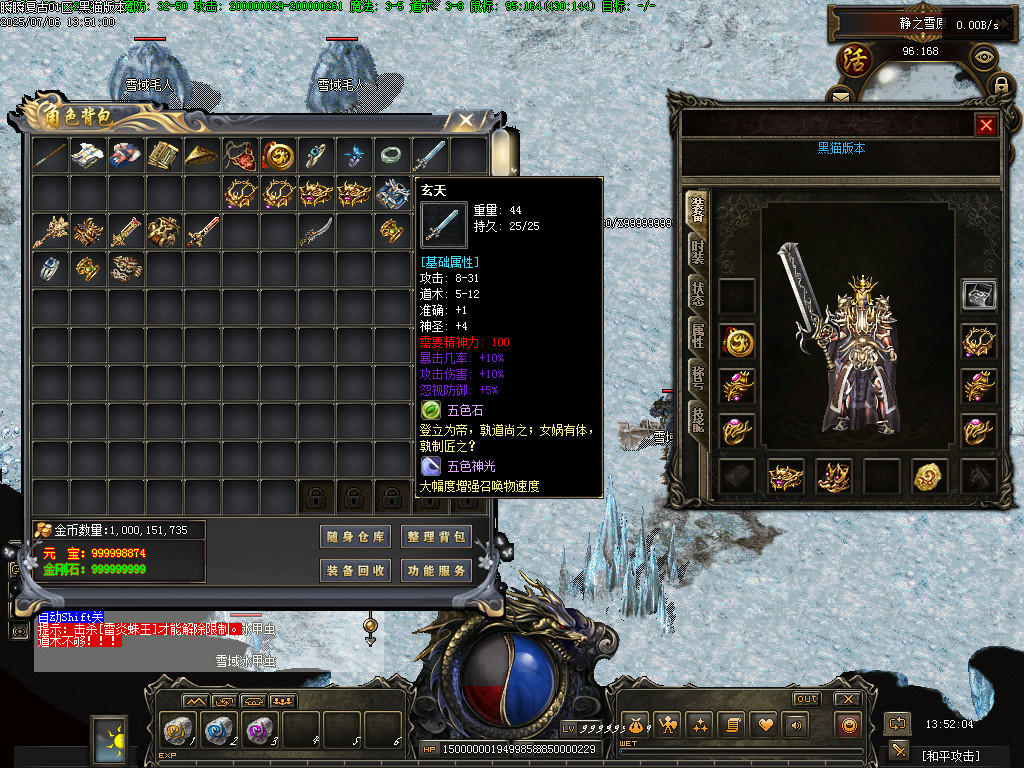Switch to the 时装 costume tab
Screen dimensions: 1024x768
[697, 253]
